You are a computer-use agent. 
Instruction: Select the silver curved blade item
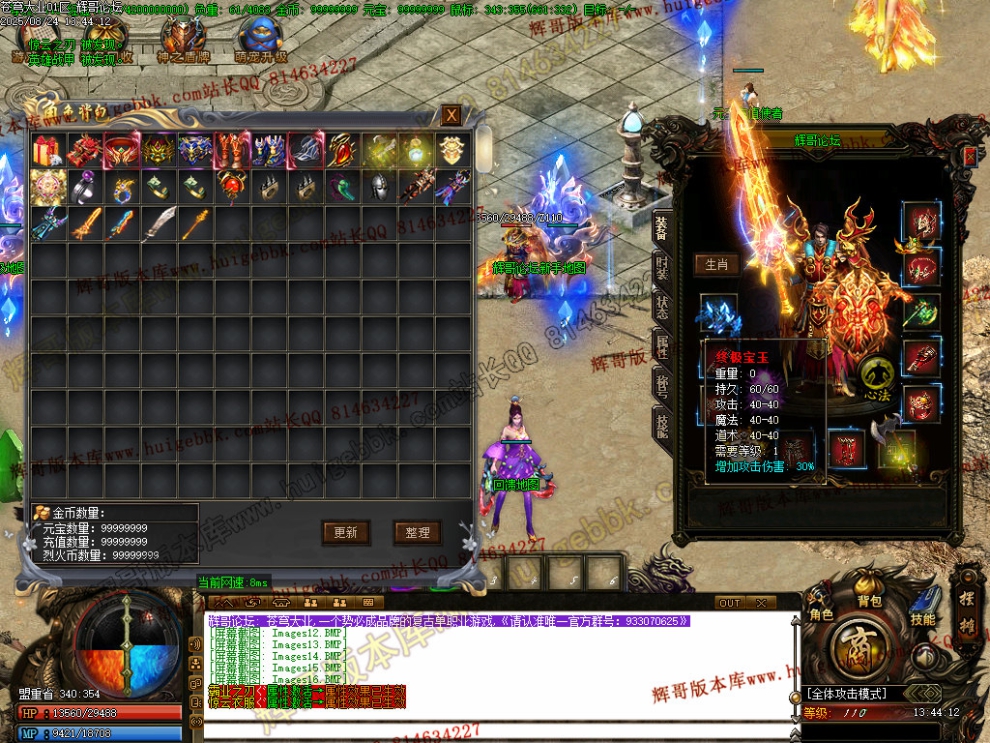click(157, 223)
